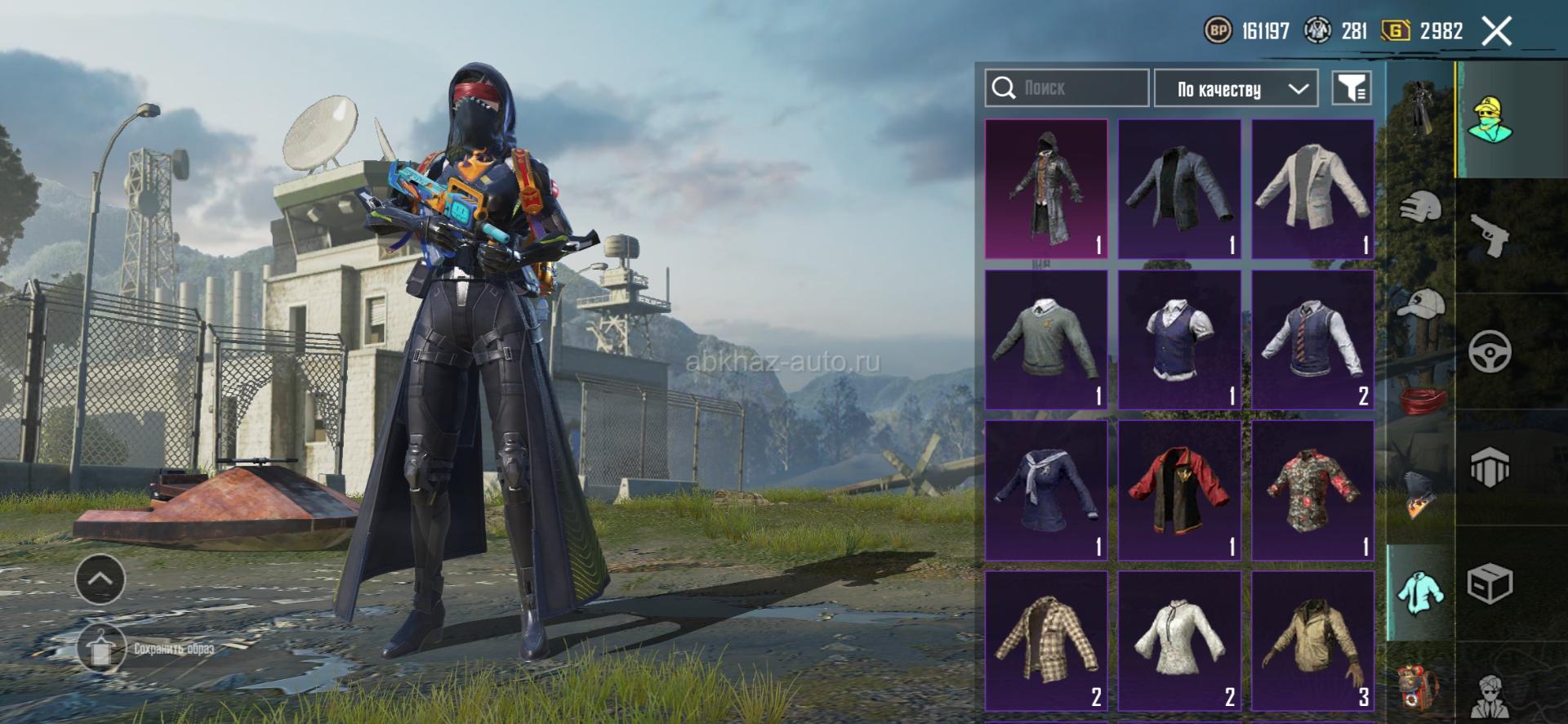Select the white blazer jacket
The width and height of the screenshot is (1568, 724).
click(1312, 189)
